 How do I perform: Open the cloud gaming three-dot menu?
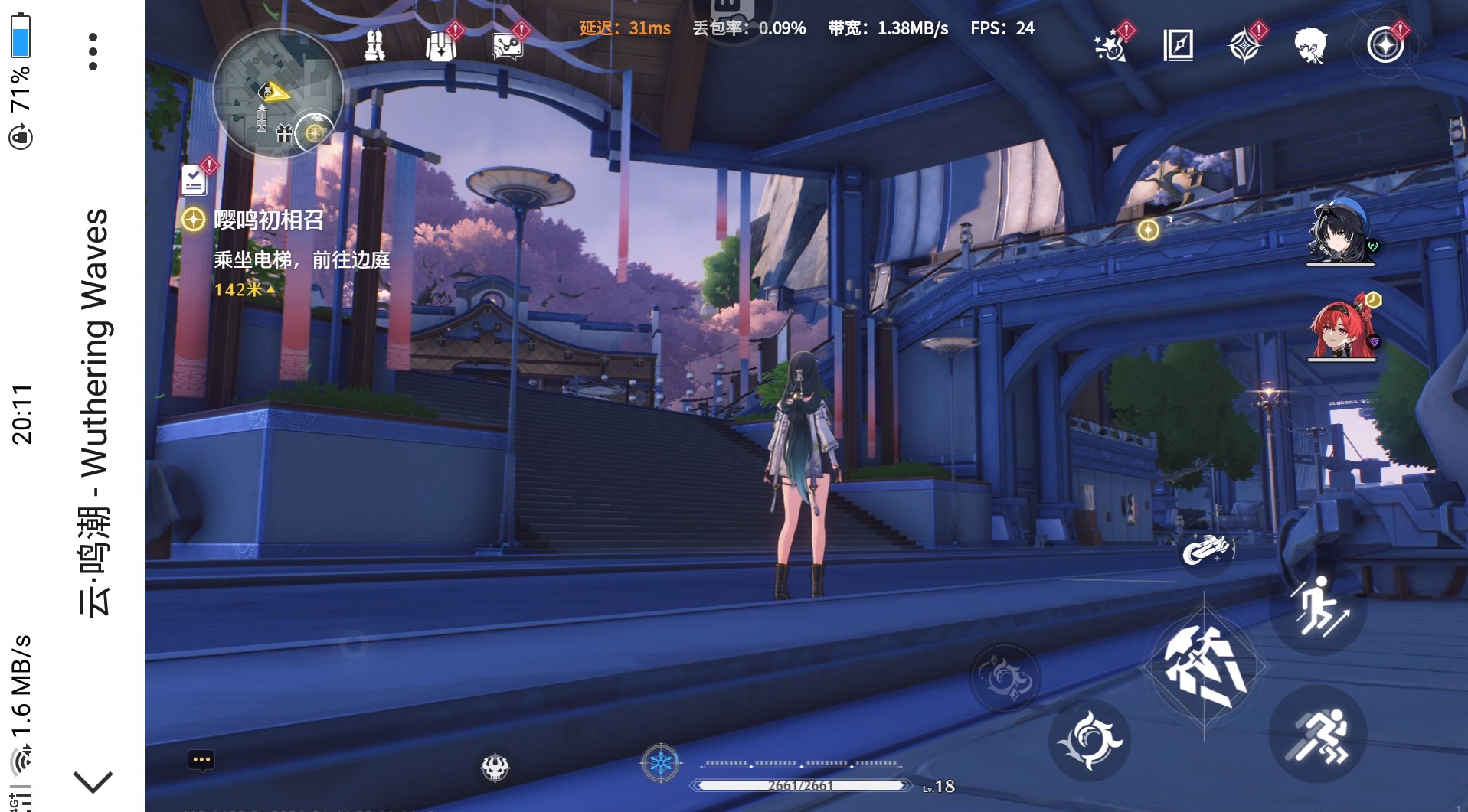point(93,51)
